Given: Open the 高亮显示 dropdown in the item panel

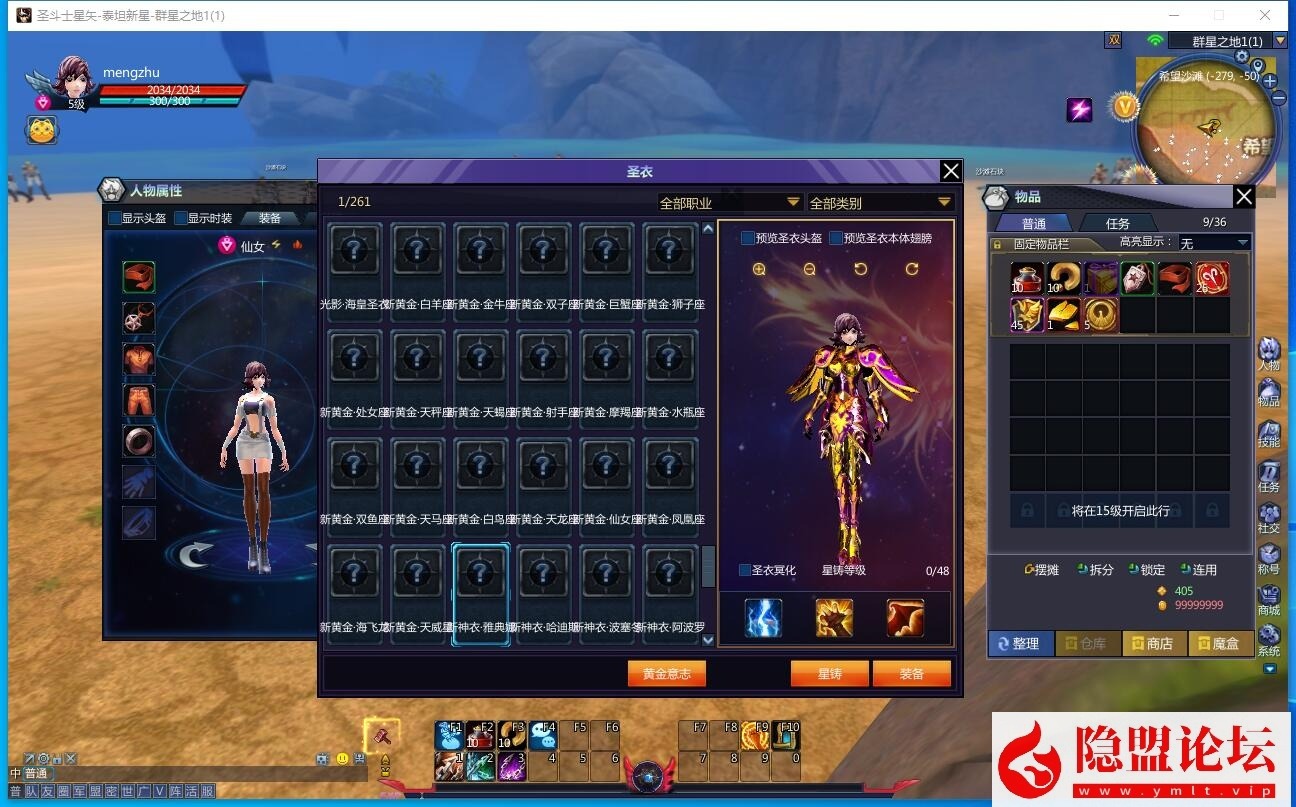Looking at the screenshot, I should pyautogui.click(x=1213, y=241).
